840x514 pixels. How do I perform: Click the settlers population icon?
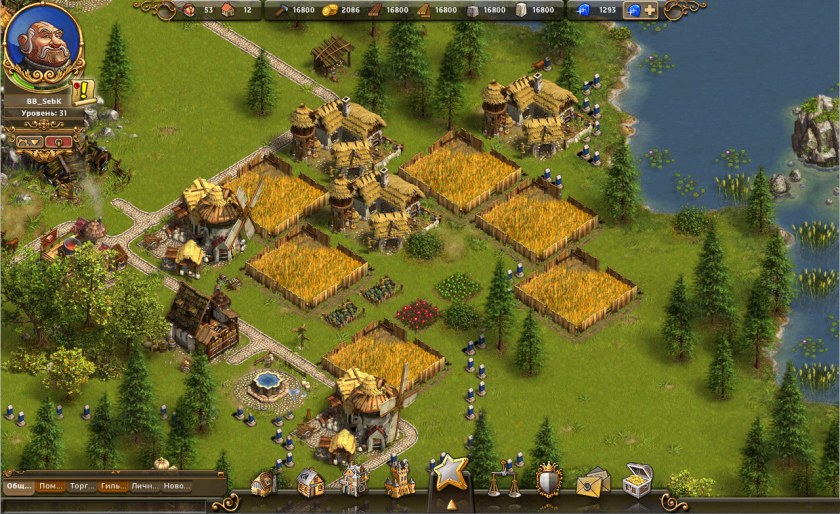[189, 10]
